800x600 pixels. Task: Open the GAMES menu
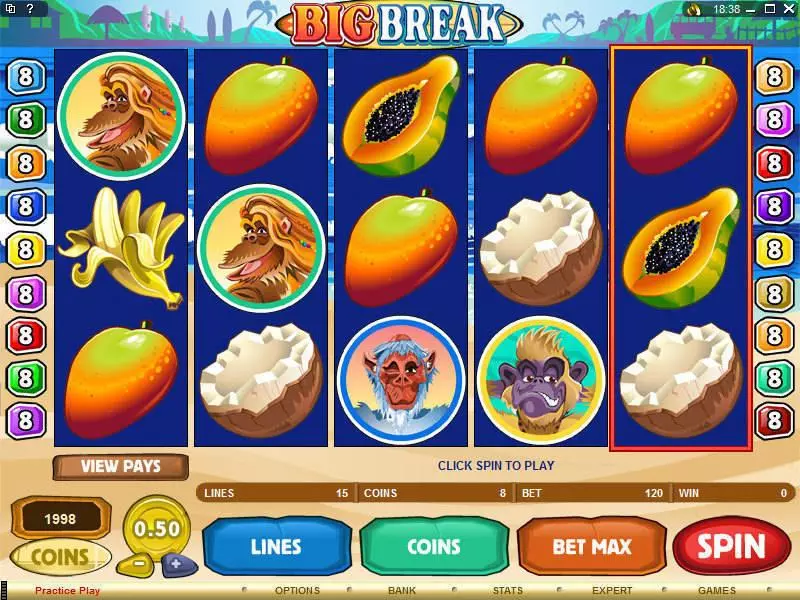pos(717,591)
